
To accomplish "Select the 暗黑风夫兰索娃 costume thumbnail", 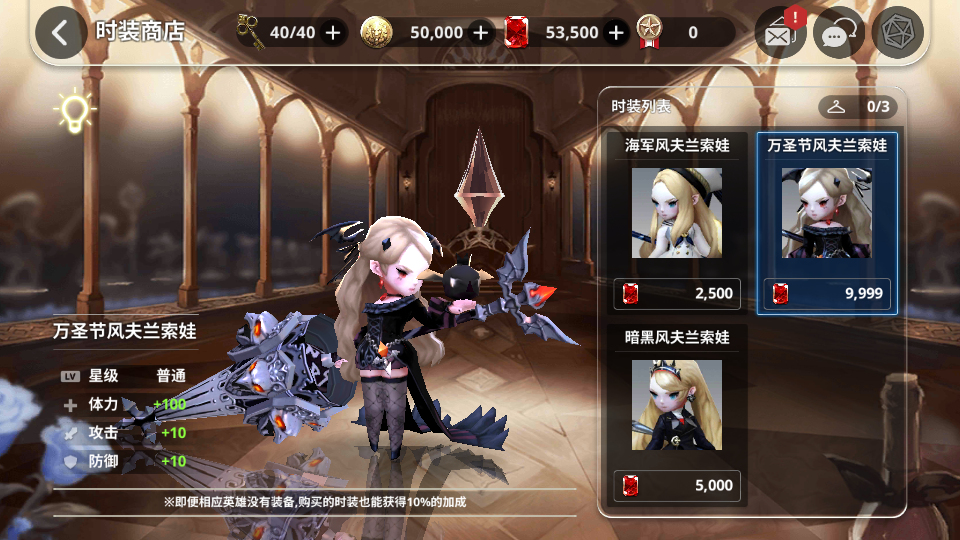I will pos(677,405).
